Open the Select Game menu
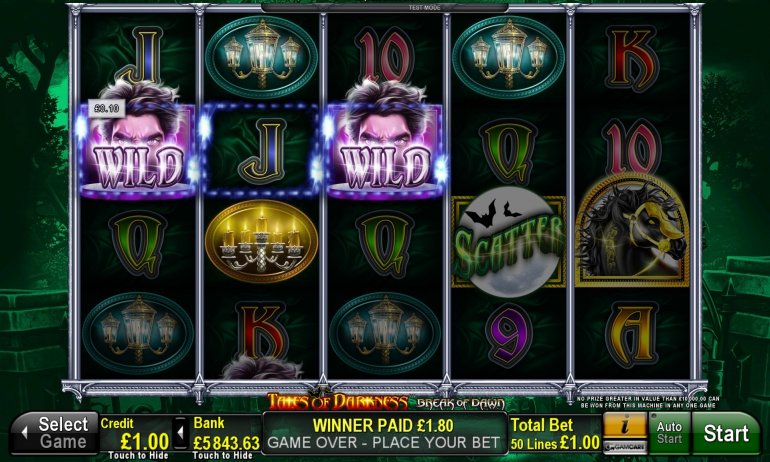Viewport: 770px width, 462px height. [x=53, y=433]
